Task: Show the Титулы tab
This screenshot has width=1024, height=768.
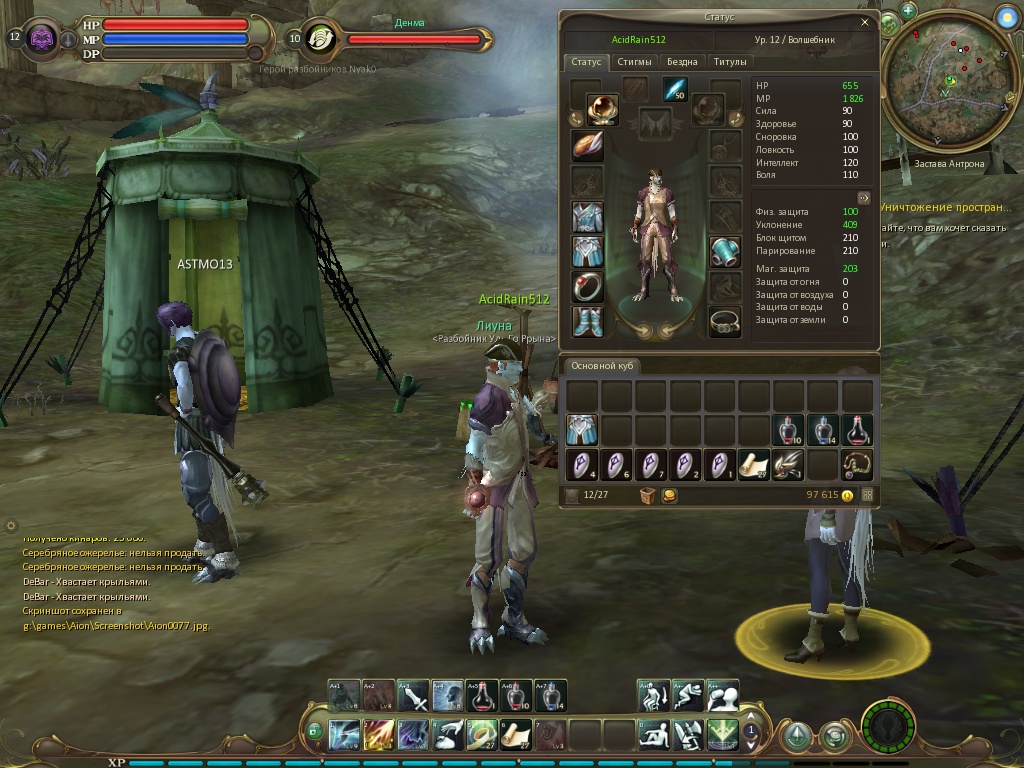Action: (730, 62)
